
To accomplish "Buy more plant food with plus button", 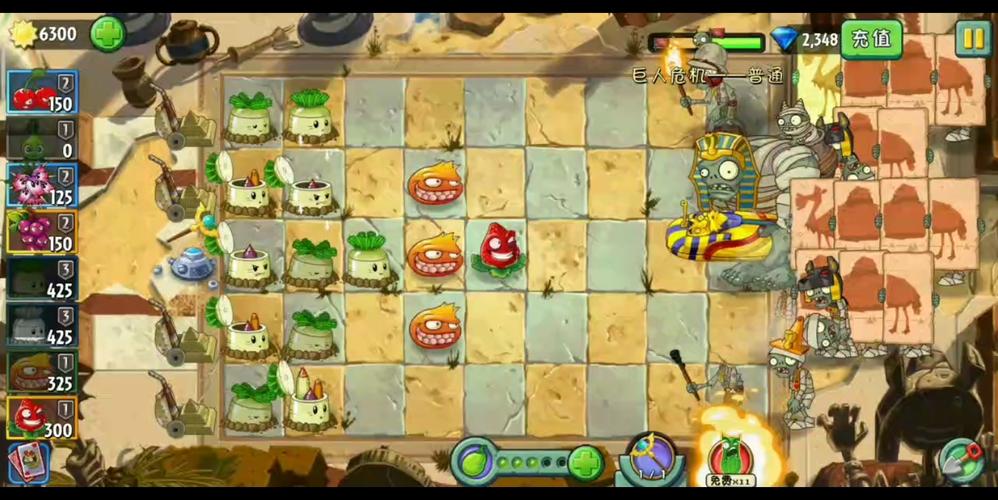I will (x=585, y=462).
